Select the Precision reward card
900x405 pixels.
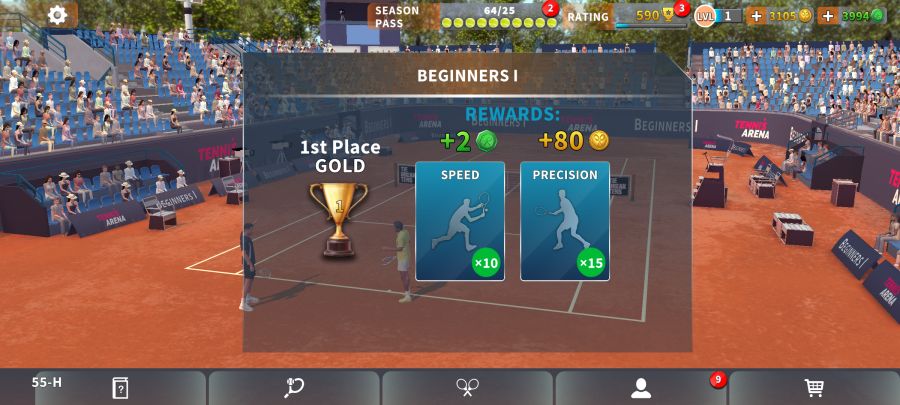(x=565, y=221)
